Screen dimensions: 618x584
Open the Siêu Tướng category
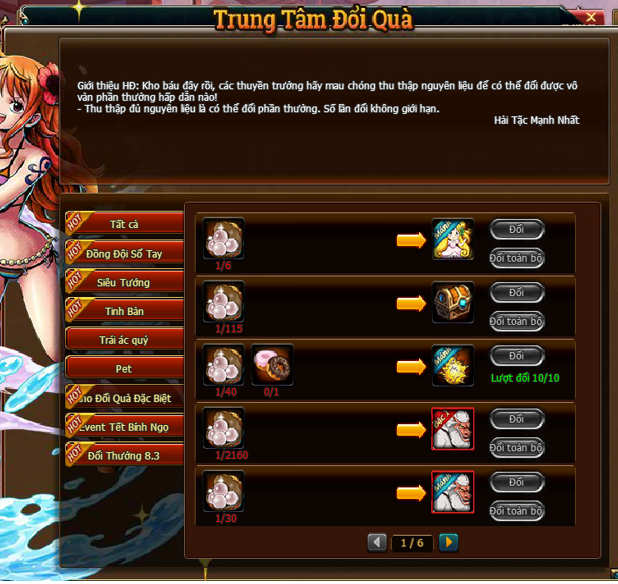[125, 282]
